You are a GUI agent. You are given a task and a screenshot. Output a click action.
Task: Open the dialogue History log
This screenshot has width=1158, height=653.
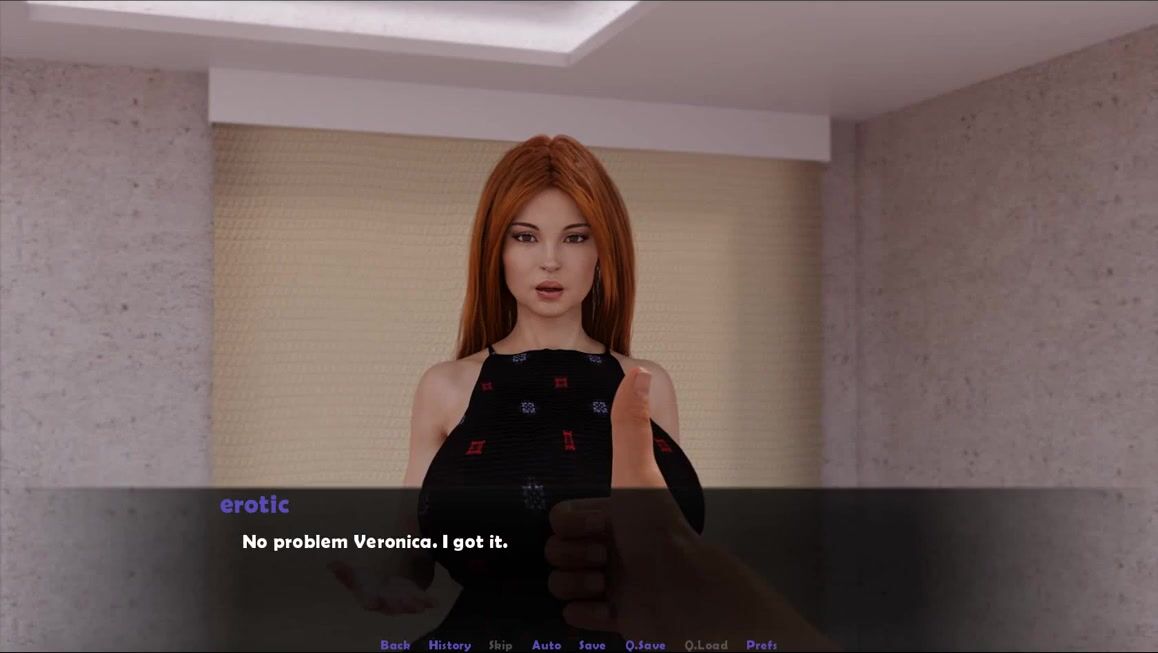[x=449, y=645]
